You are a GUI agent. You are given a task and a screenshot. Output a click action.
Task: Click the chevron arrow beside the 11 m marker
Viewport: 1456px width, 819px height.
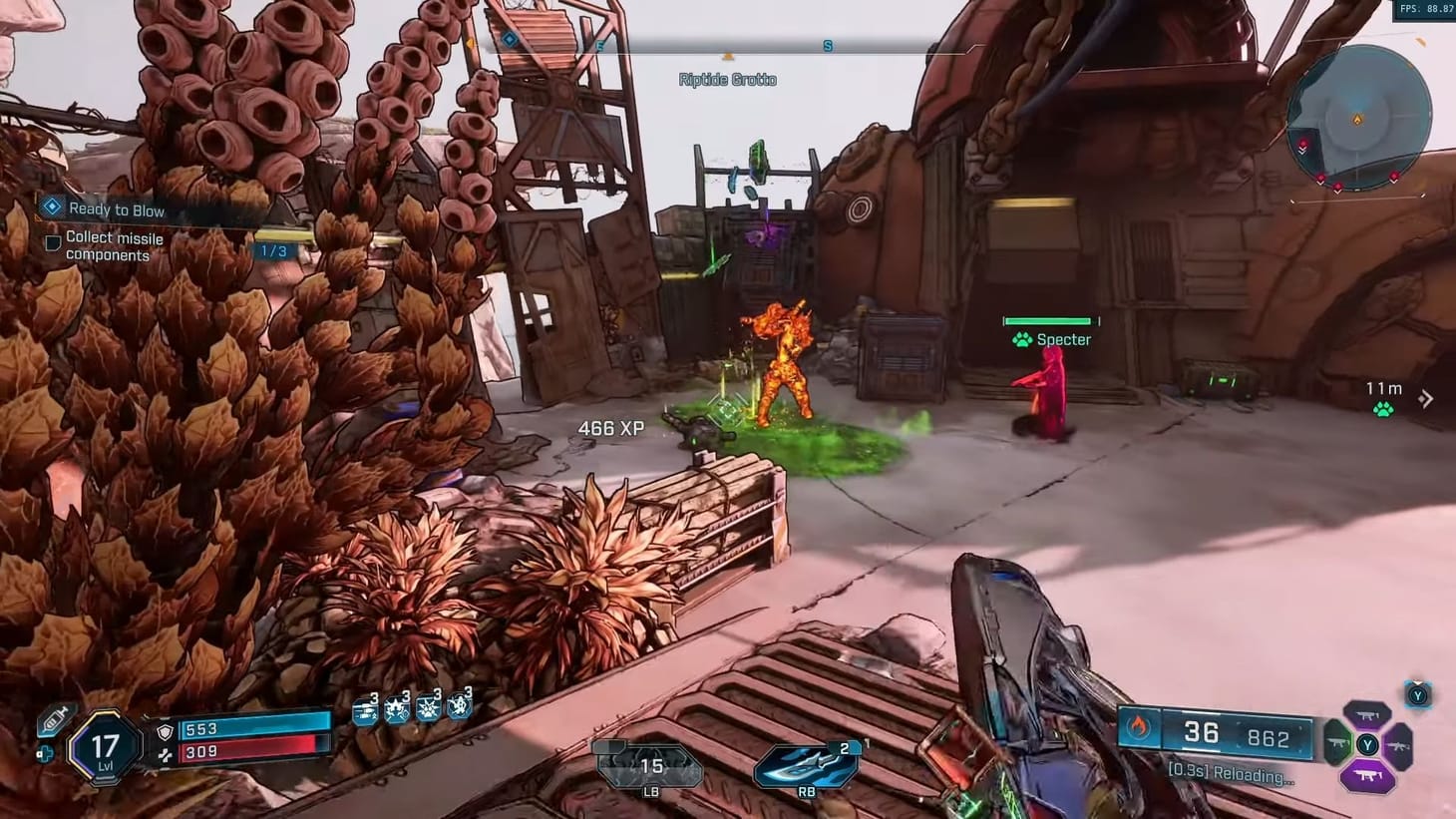[1428, 398]
